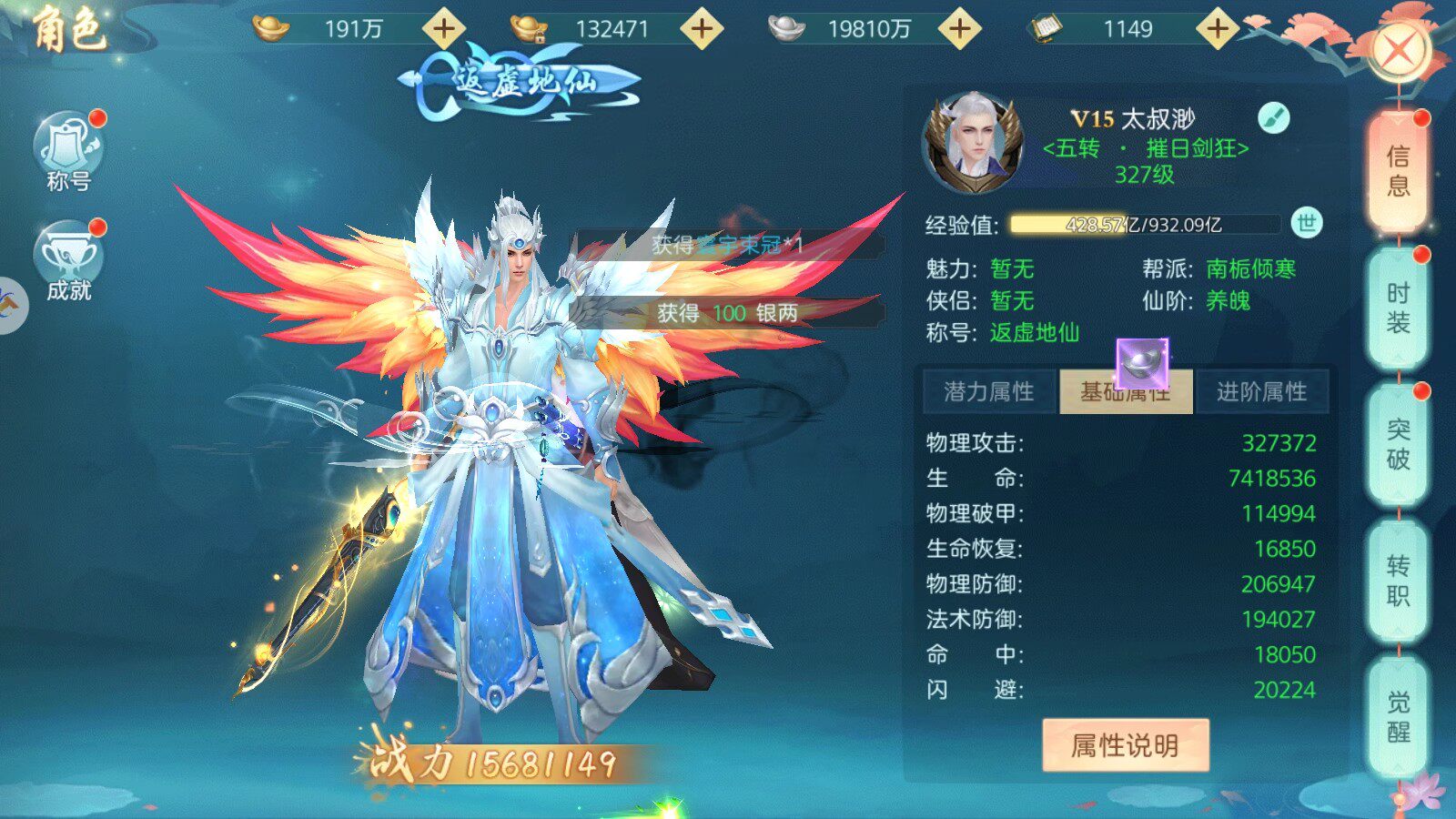Open the 转职 class change tab
Screen dimensions: 1456x819
click(x=1398, y=581)
